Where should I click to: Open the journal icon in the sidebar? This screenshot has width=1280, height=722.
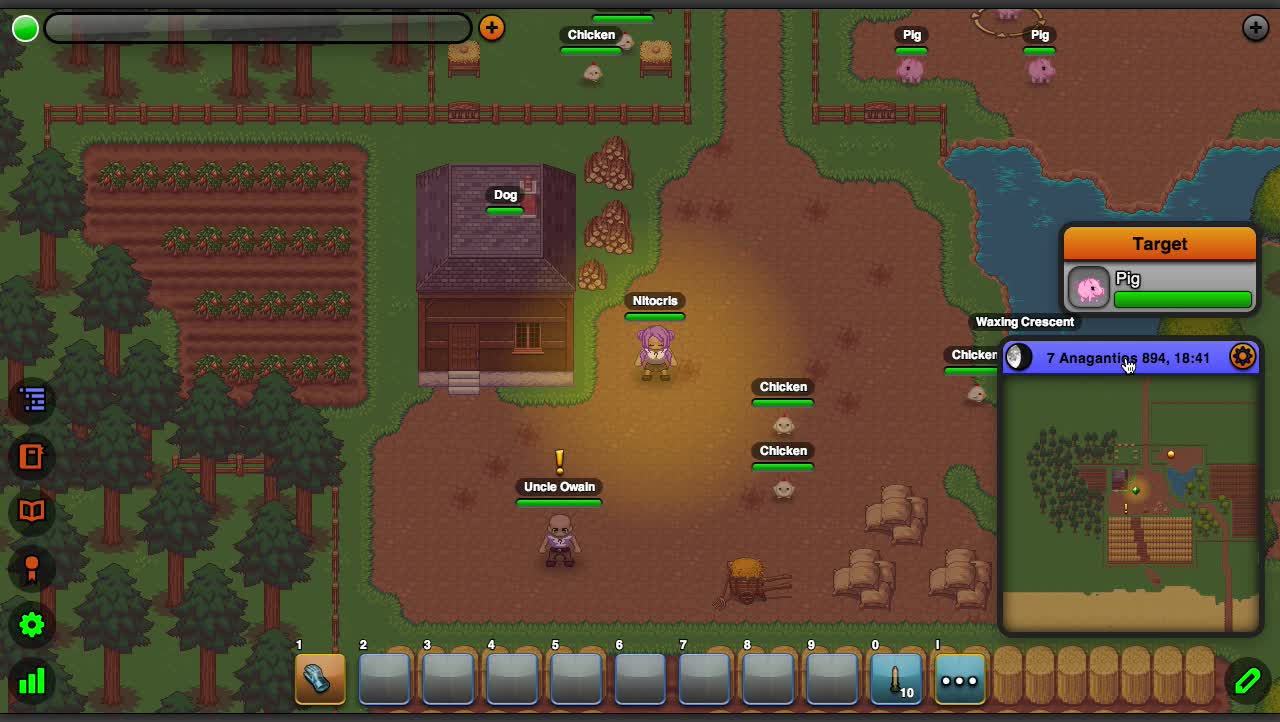pyautogui.click(x=31, y=456)
